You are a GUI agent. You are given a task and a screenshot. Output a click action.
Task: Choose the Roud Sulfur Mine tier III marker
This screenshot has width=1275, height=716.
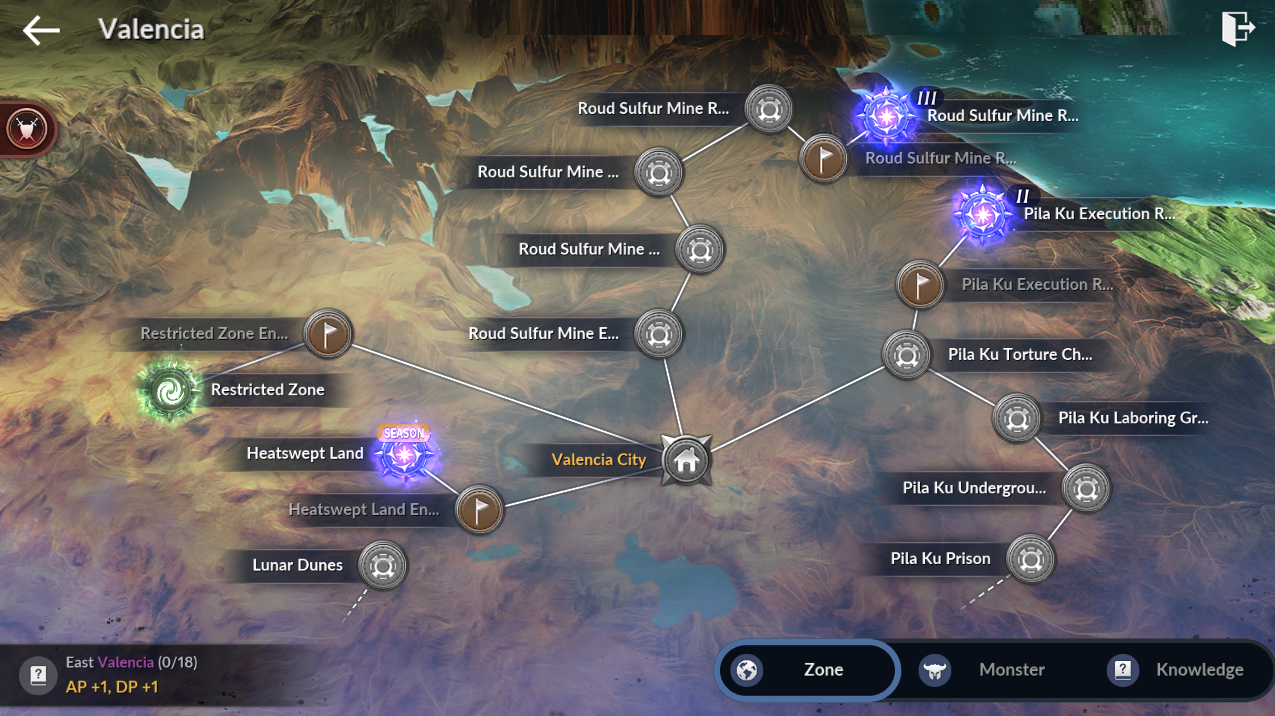coord(885,116)
